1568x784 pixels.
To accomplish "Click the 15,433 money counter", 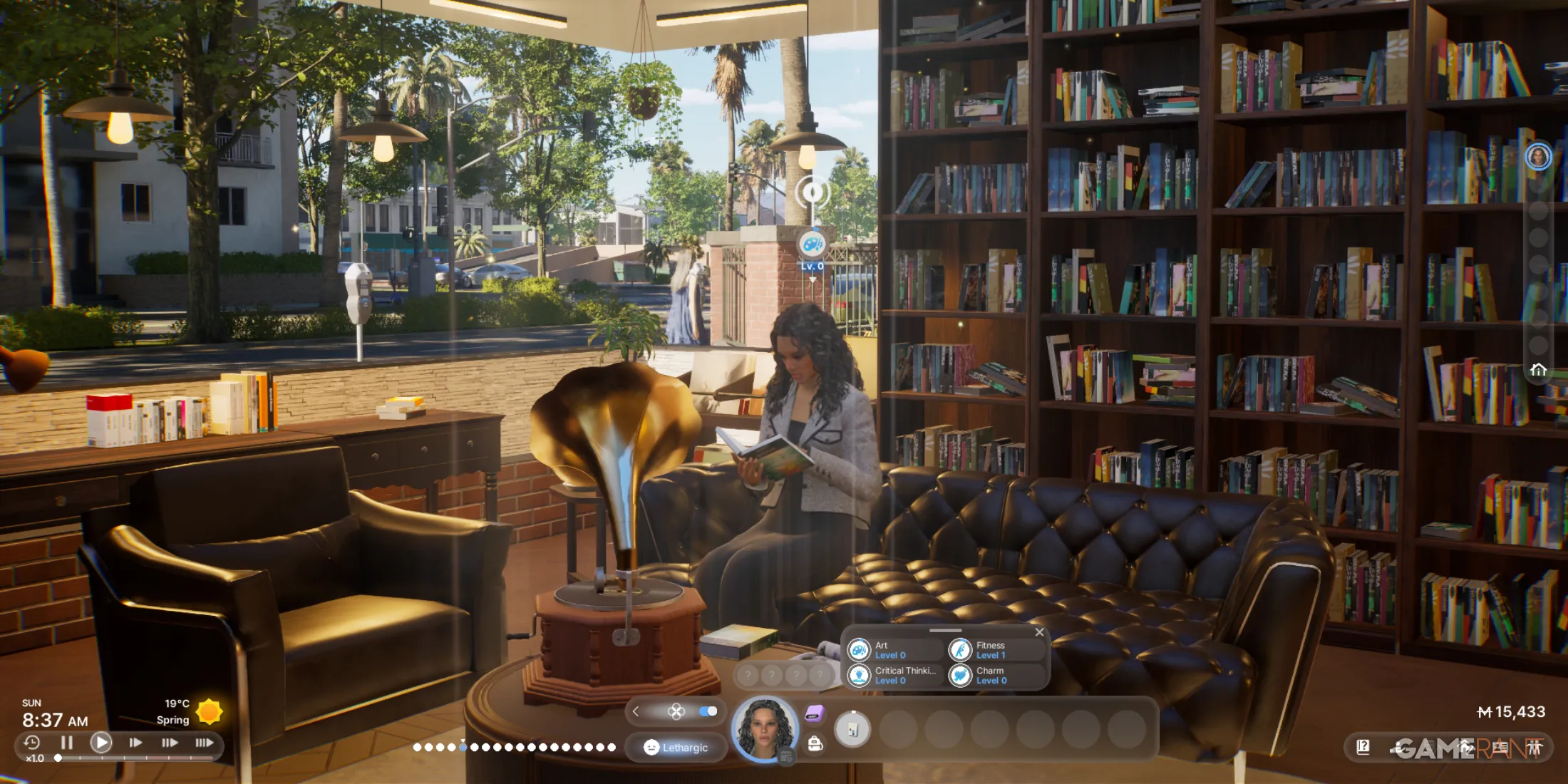I will point(1511,711).
